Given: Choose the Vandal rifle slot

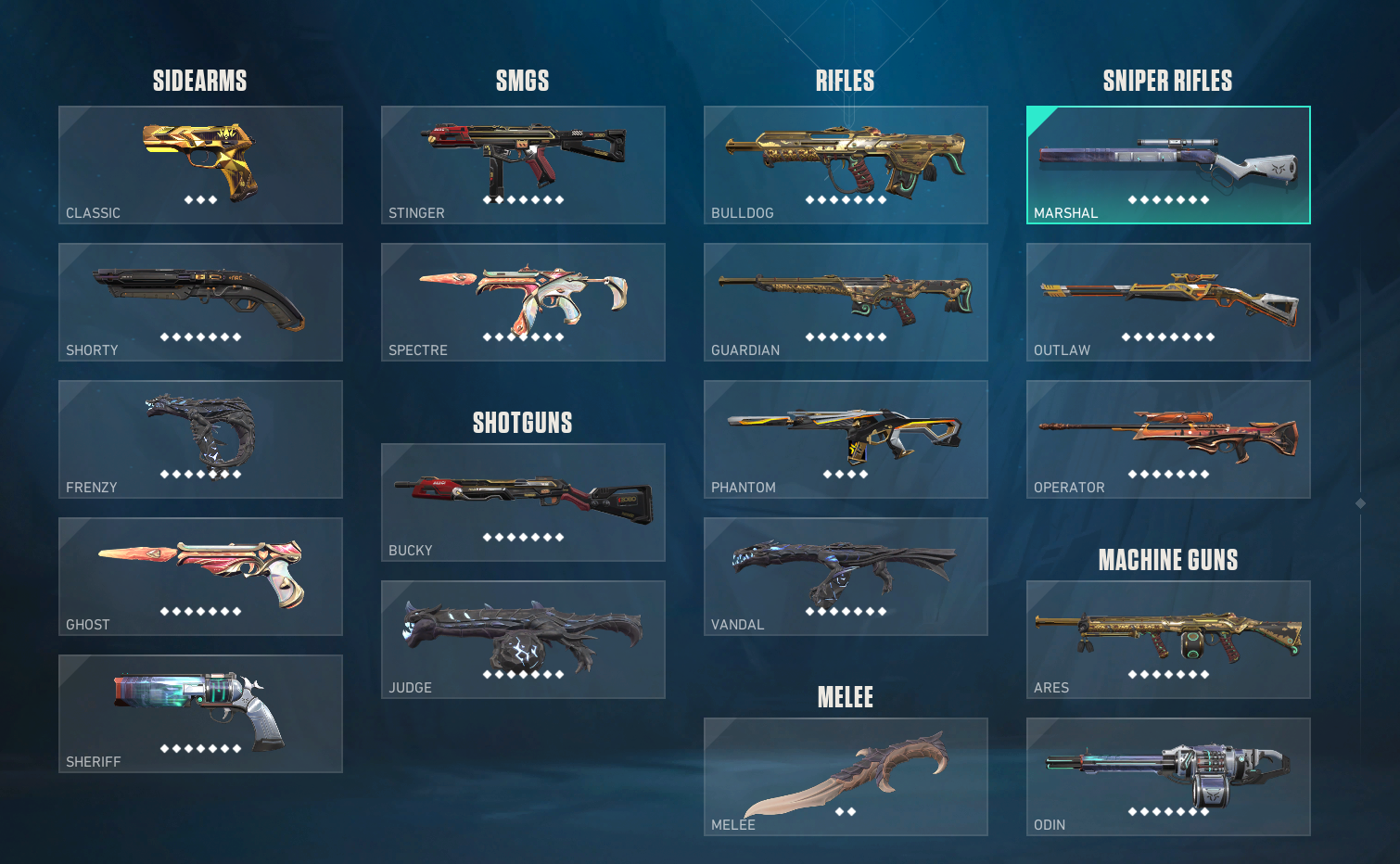Looking at the screenshot, I should click(846, 577).
